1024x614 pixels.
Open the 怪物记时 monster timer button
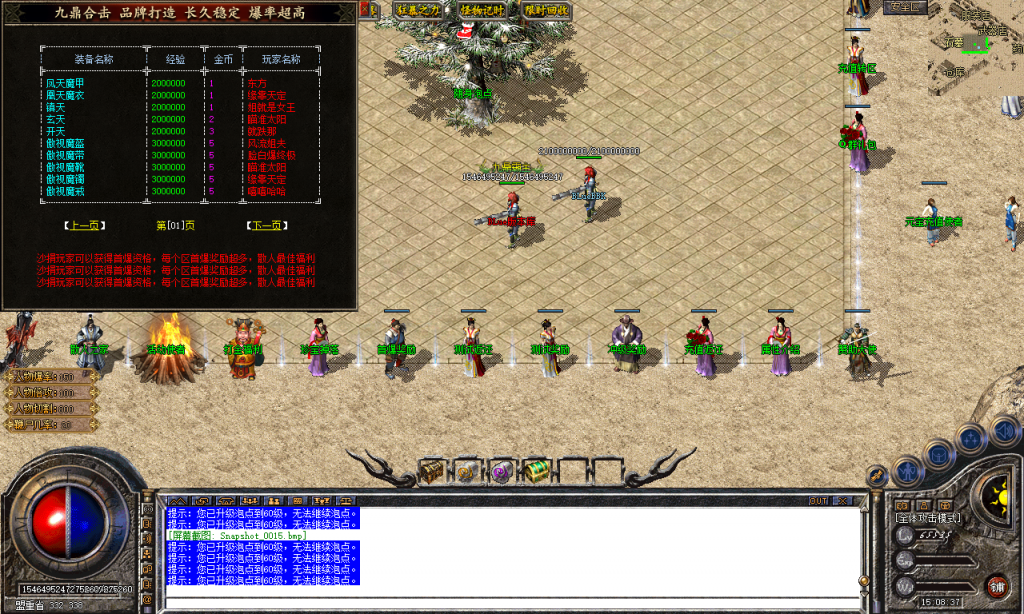[x=483, y=9]
